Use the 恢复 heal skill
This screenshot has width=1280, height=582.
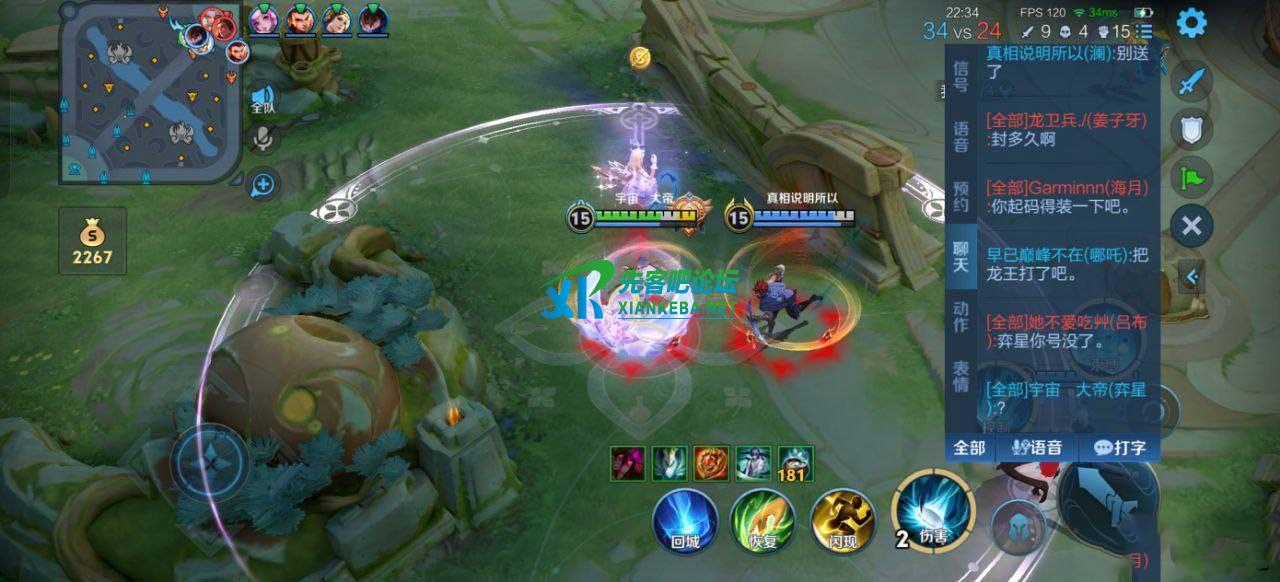click(762, 522)
